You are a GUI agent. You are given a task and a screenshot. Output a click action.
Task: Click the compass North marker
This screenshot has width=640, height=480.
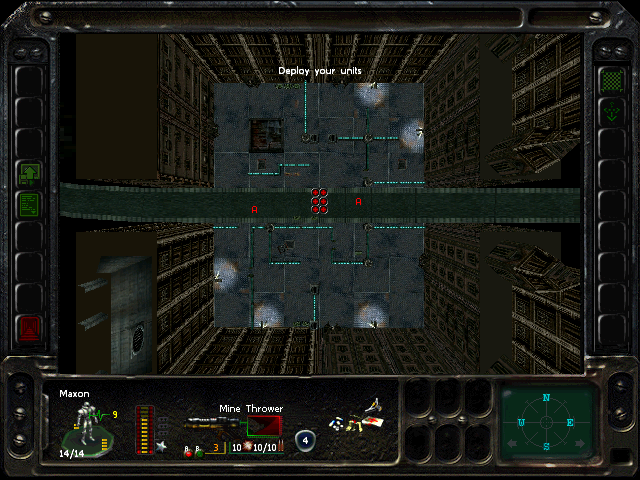tap(546, 398)
